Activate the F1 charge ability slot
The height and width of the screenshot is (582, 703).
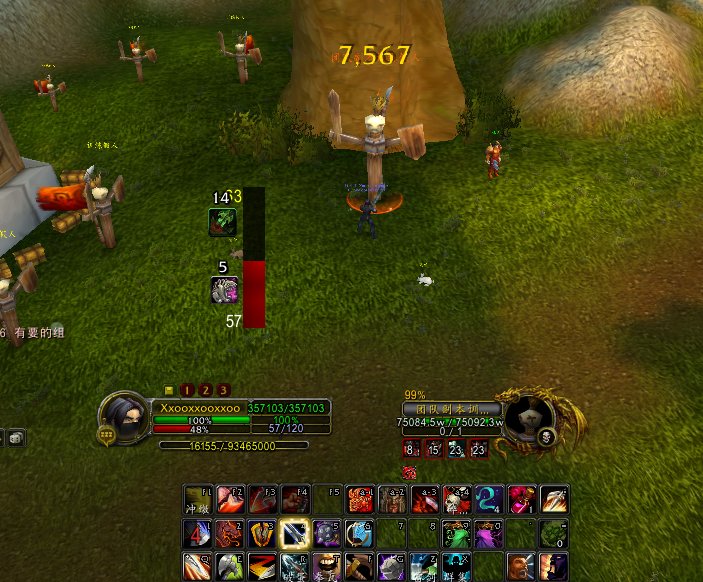pyautogui.click(x=198, y=500)
